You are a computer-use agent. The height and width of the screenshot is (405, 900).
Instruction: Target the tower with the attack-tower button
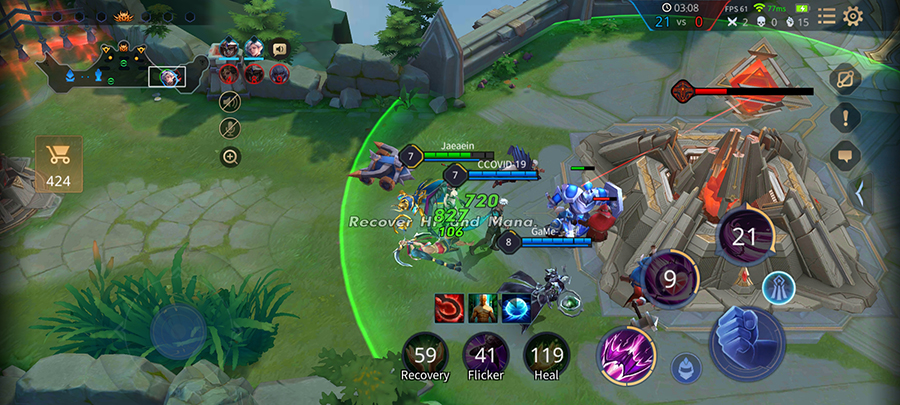pos(779,286)
